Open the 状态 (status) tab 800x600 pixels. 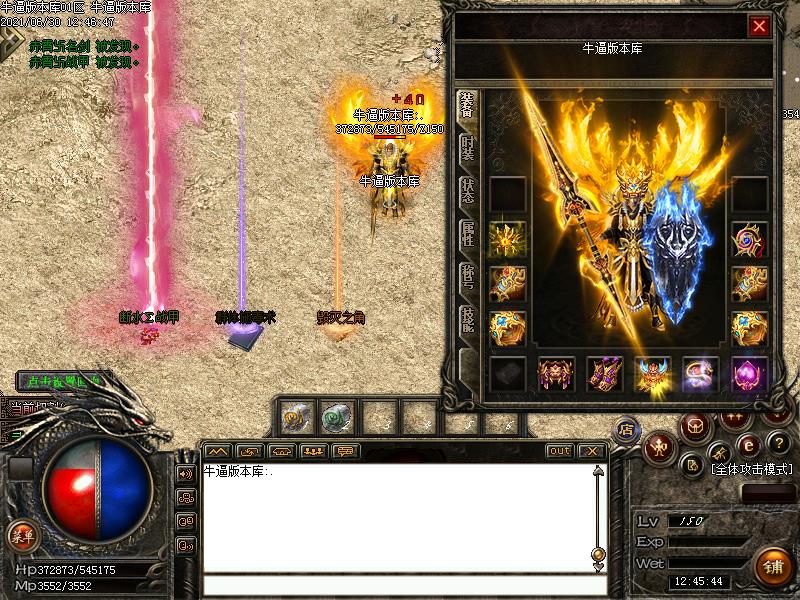pos(467,192)
